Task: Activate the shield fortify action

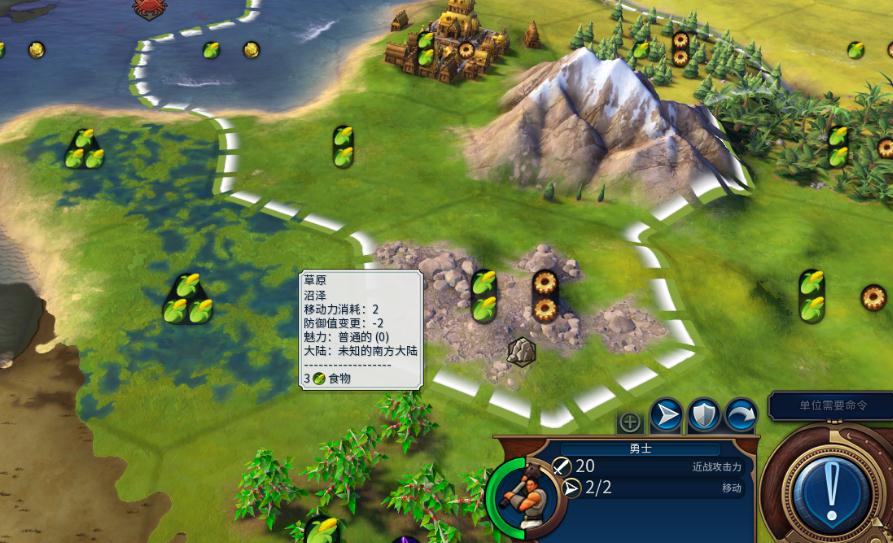Action: (703, 415)
